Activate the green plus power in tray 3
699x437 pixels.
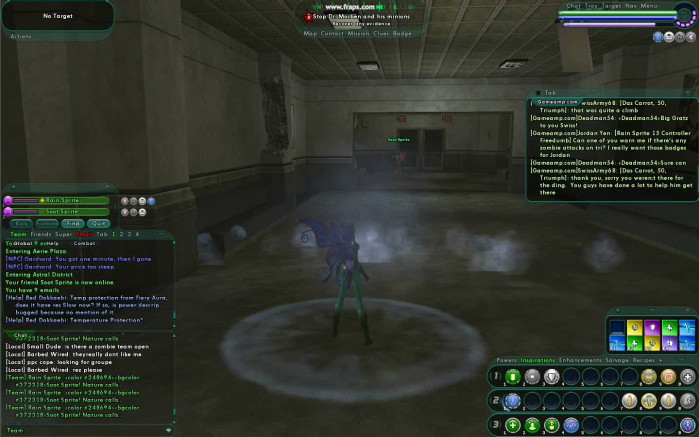click(x=512, y=425)
